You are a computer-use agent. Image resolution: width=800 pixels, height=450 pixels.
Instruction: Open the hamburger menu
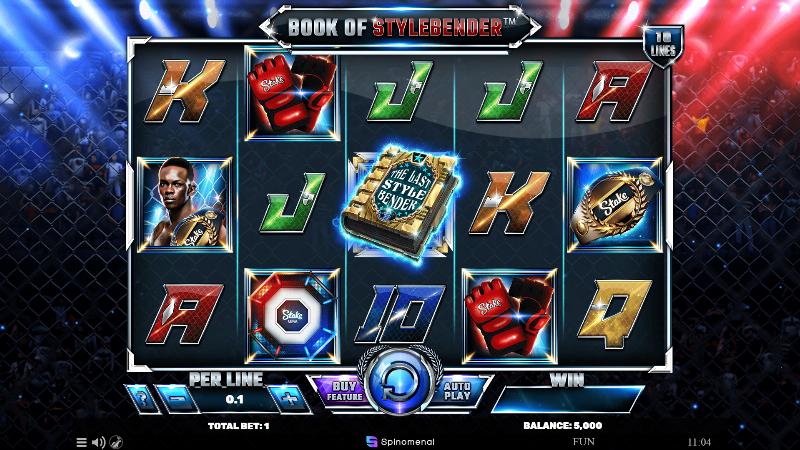pos(82,441)
